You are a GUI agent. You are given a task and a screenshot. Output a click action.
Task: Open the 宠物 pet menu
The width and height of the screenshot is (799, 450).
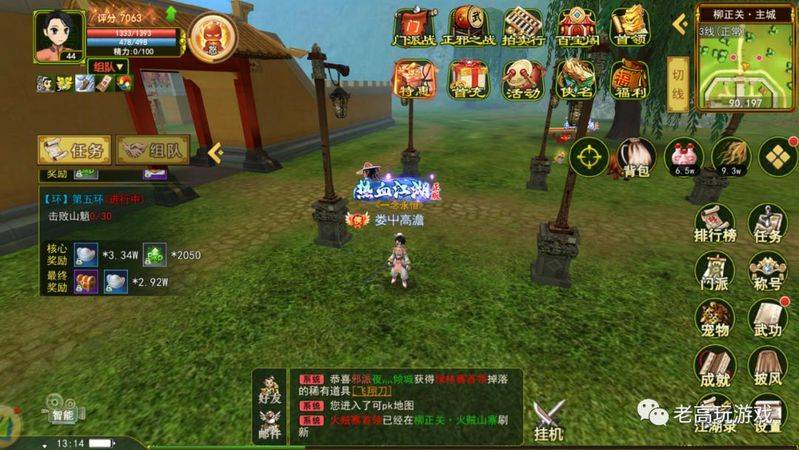coord(715,321)
